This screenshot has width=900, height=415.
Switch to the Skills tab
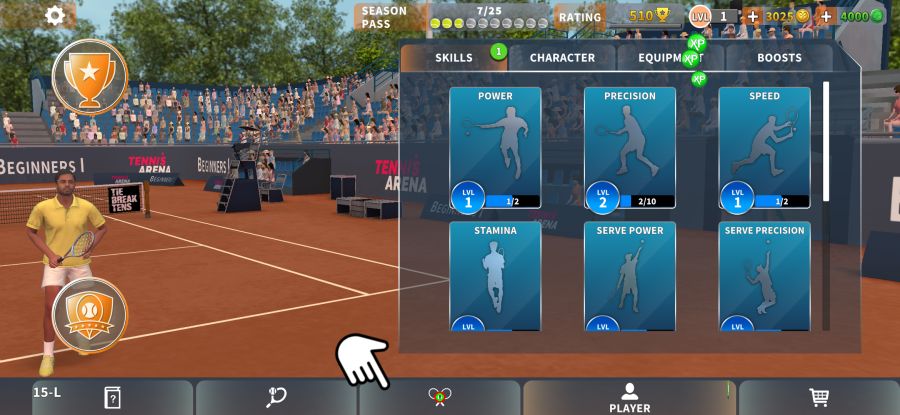[454, 58]
